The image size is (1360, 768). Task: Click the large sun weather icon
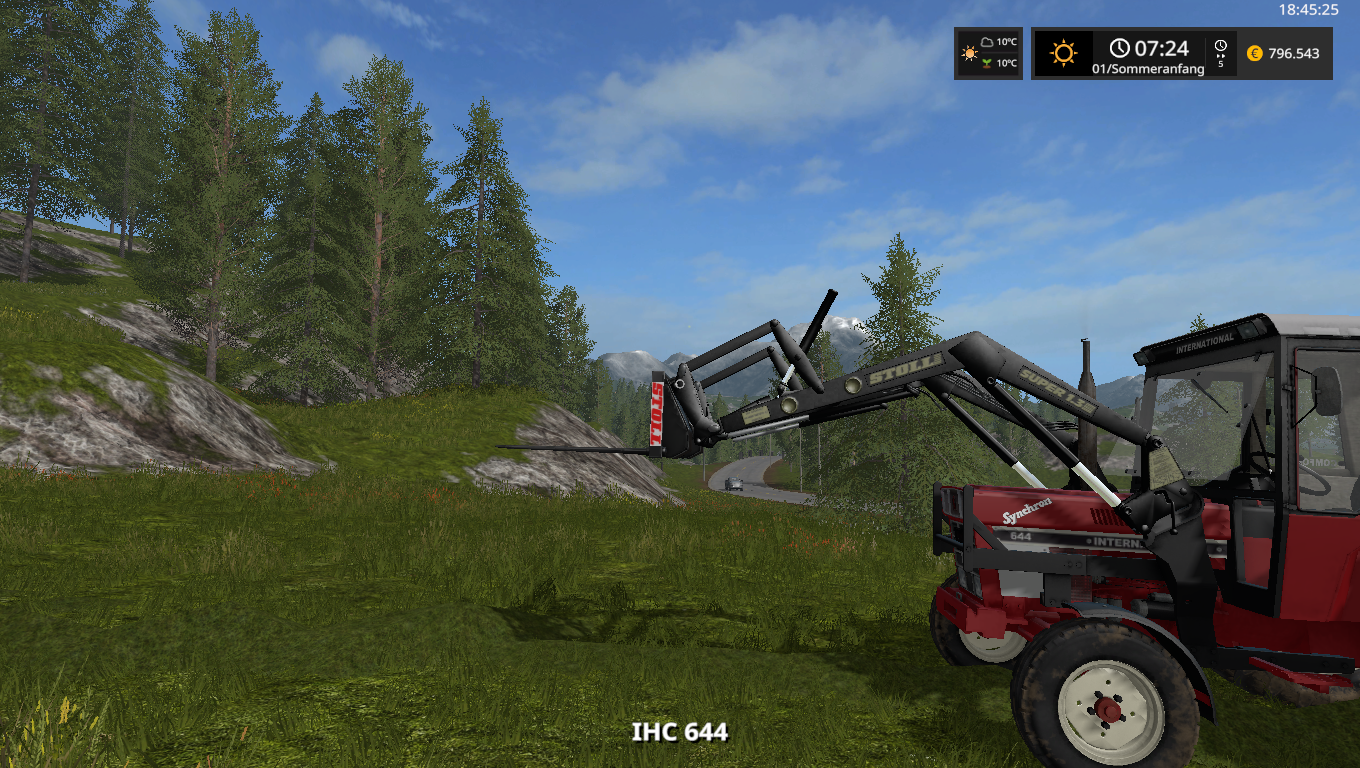1063,54
